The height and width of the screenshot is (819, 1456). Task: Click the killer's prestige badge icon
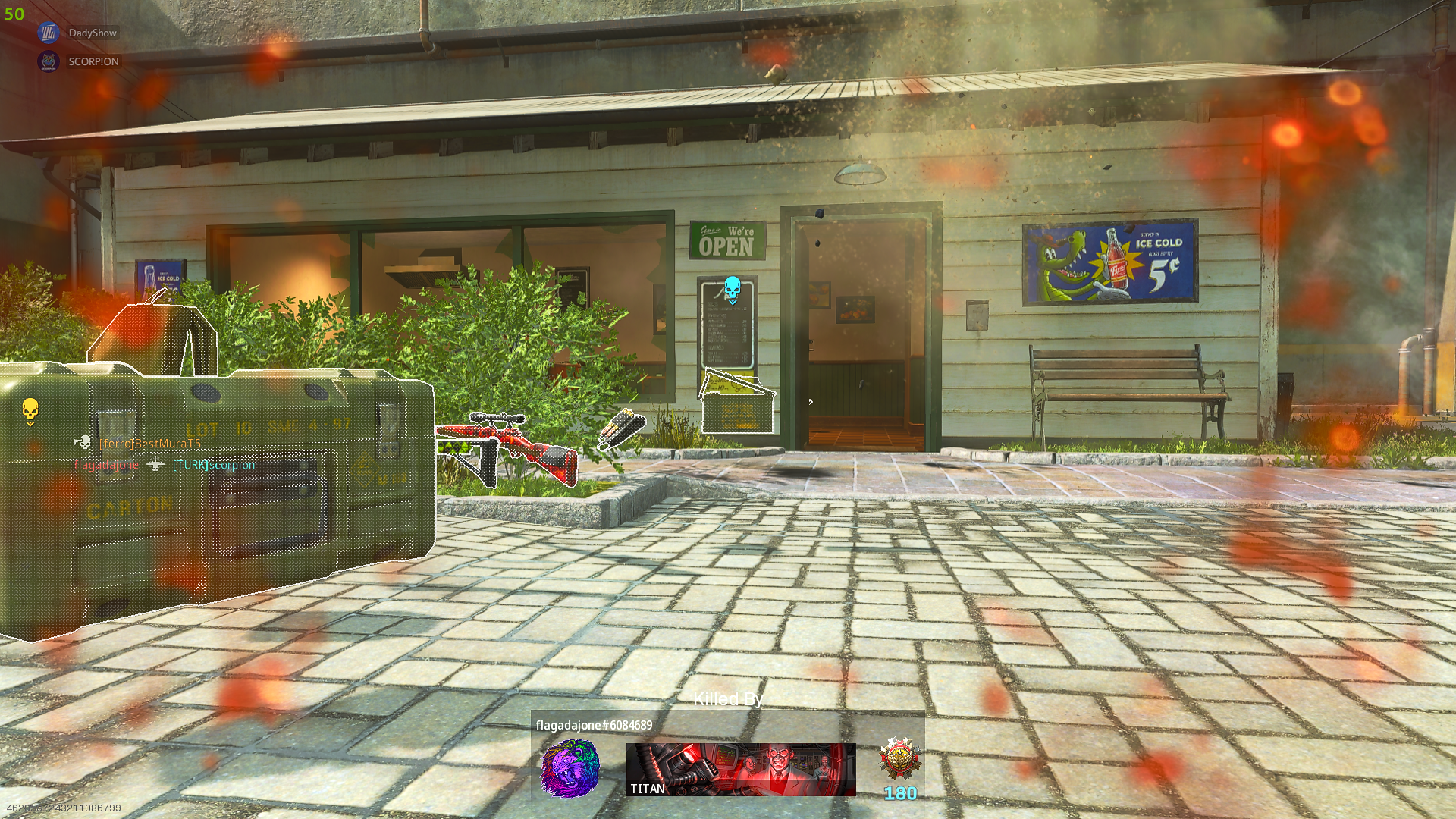pyautogui.click(x=900, y=758)
